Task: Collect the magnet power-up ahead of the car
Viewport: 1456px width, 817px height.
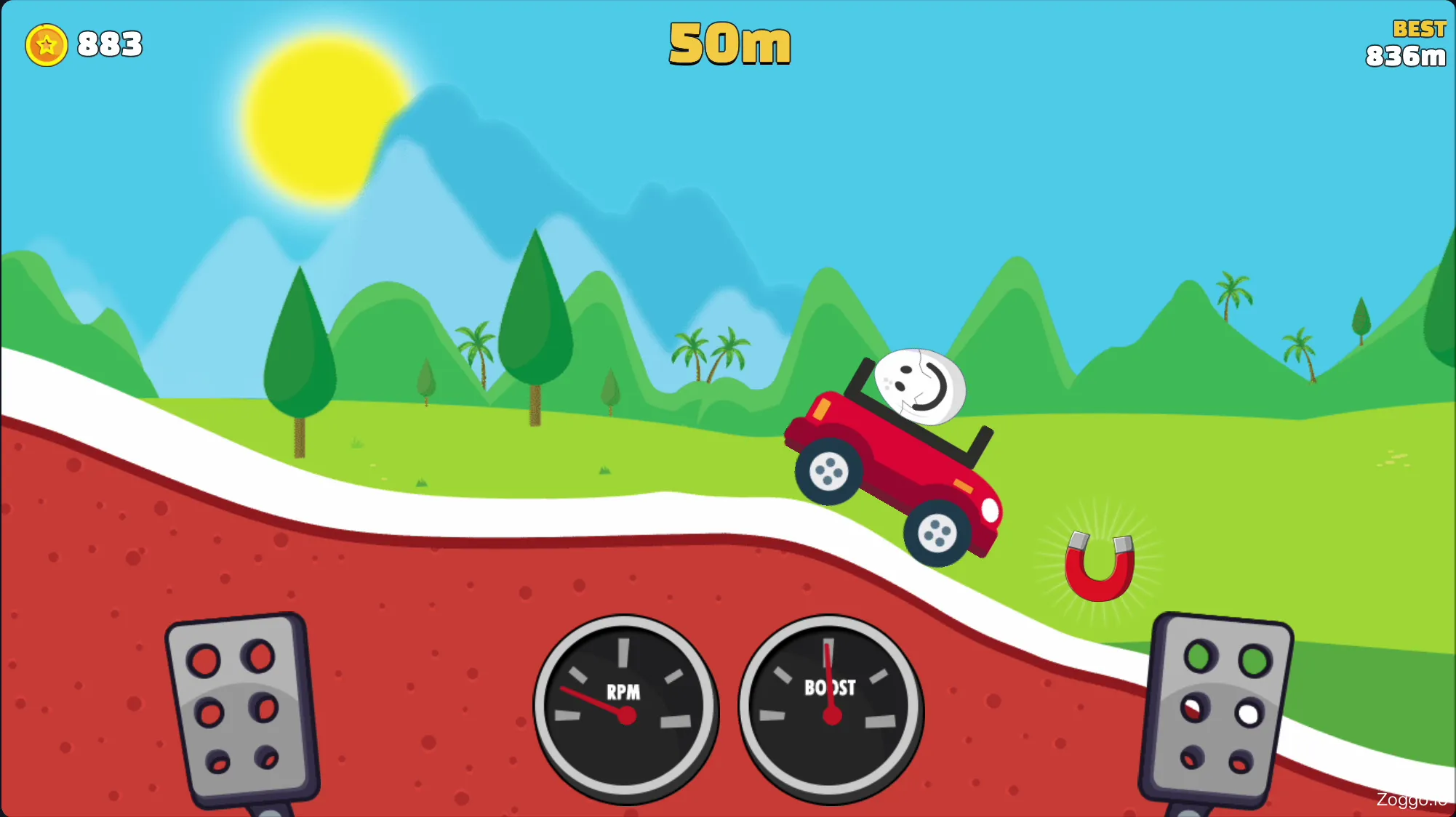Action: [1100, 571]
